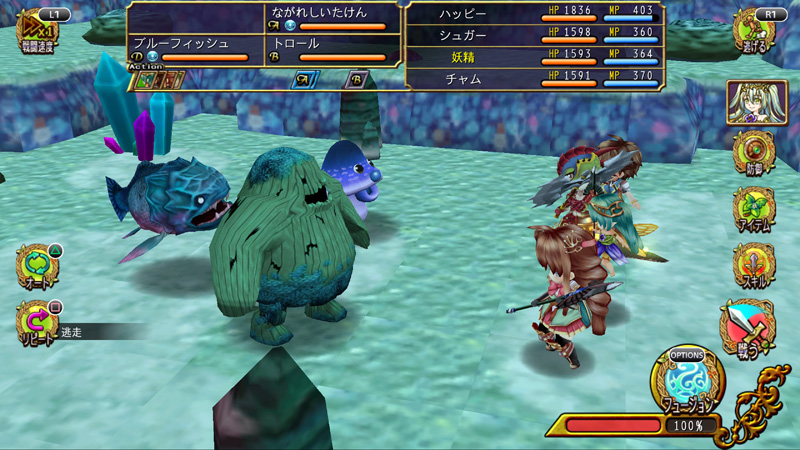Open the アイテム (Item) menu
The height and width of the screenshot is (450, 800).
point(755,210)
